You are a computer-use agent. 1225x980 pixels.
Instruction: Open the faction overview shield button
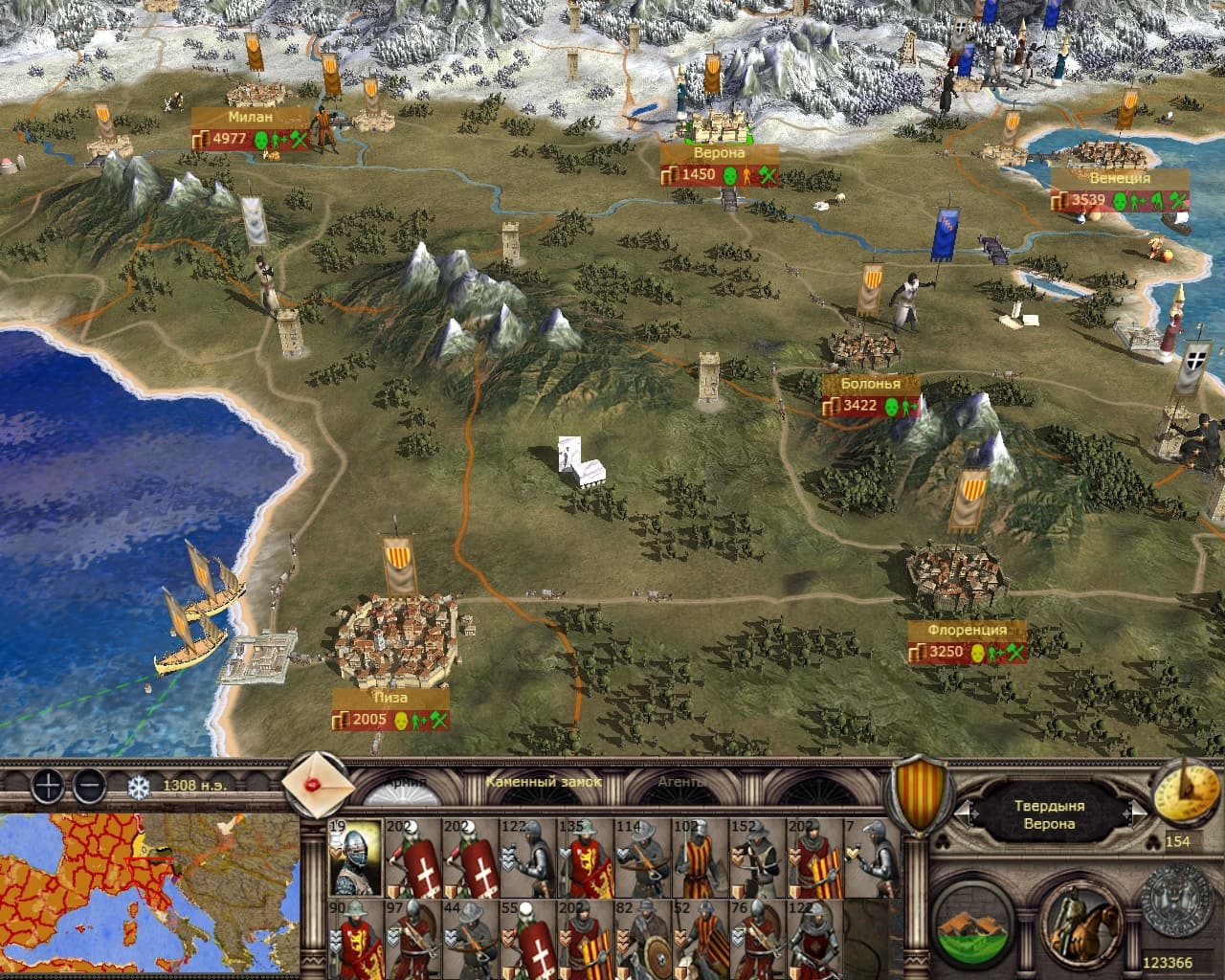[x=921, y=792]
